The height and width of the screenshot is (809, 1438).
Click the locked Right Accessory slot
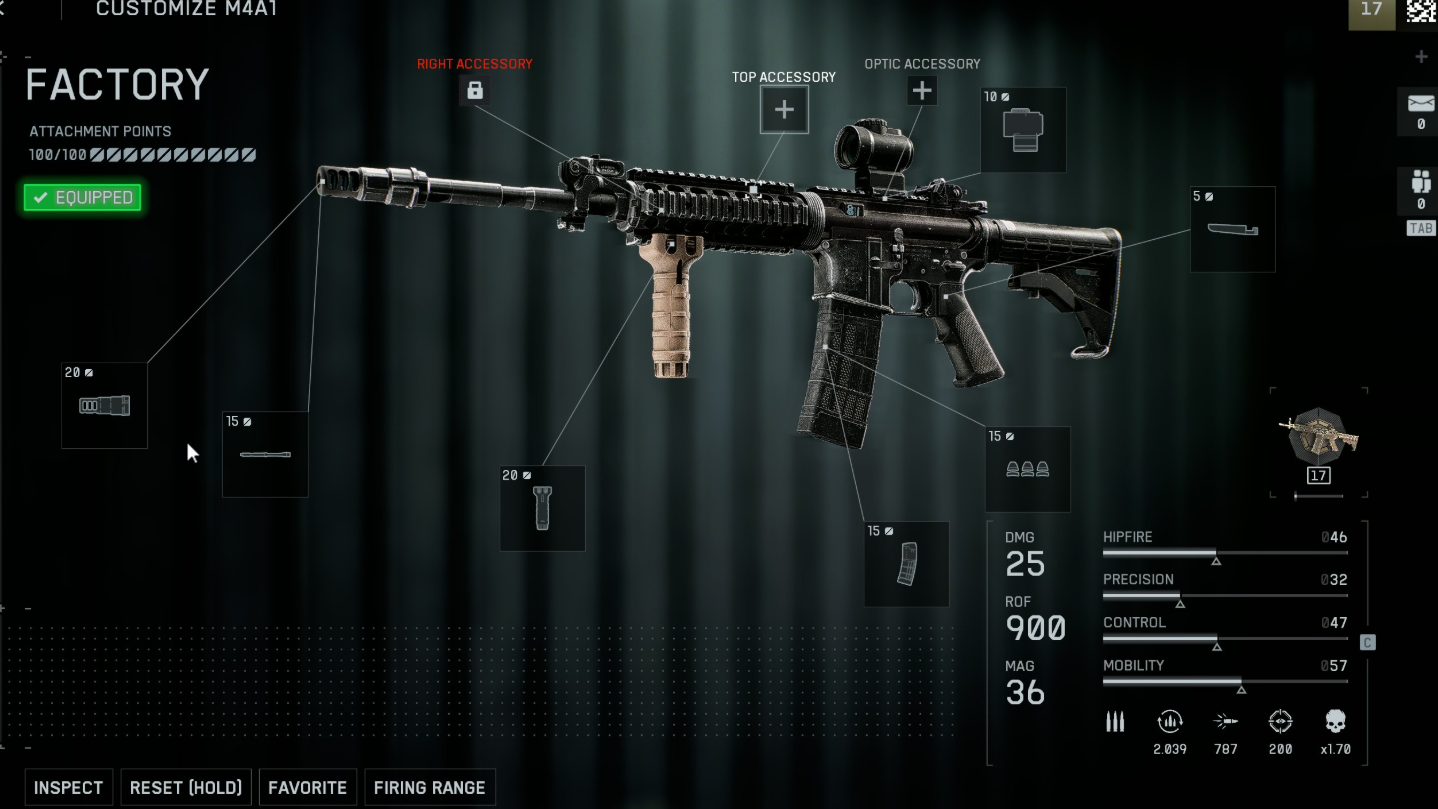pyautogui.click(x=475, y=91)
